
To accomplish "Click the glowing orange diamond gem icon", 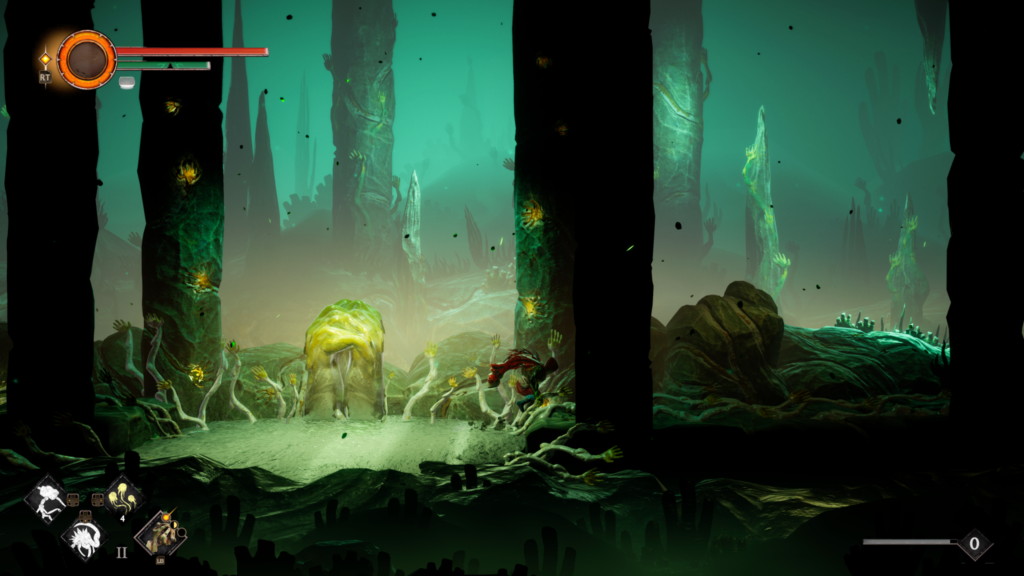I will [x=45, y=59].
